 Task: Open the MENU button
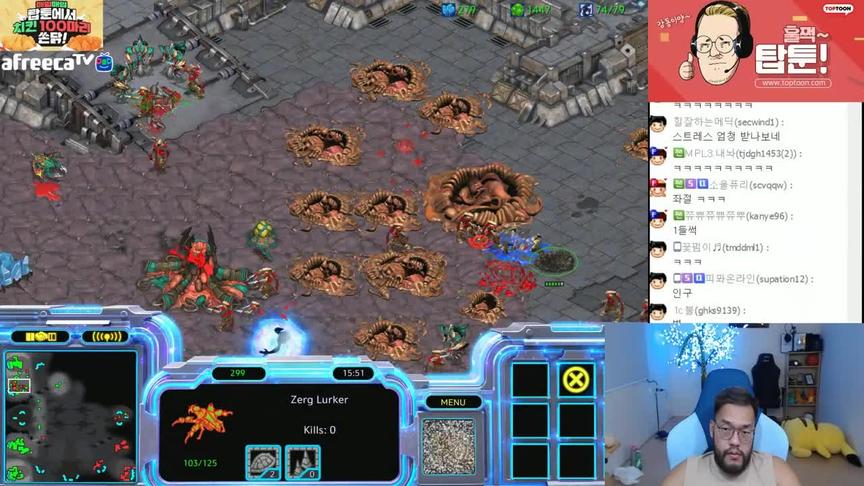coord(453,402)
